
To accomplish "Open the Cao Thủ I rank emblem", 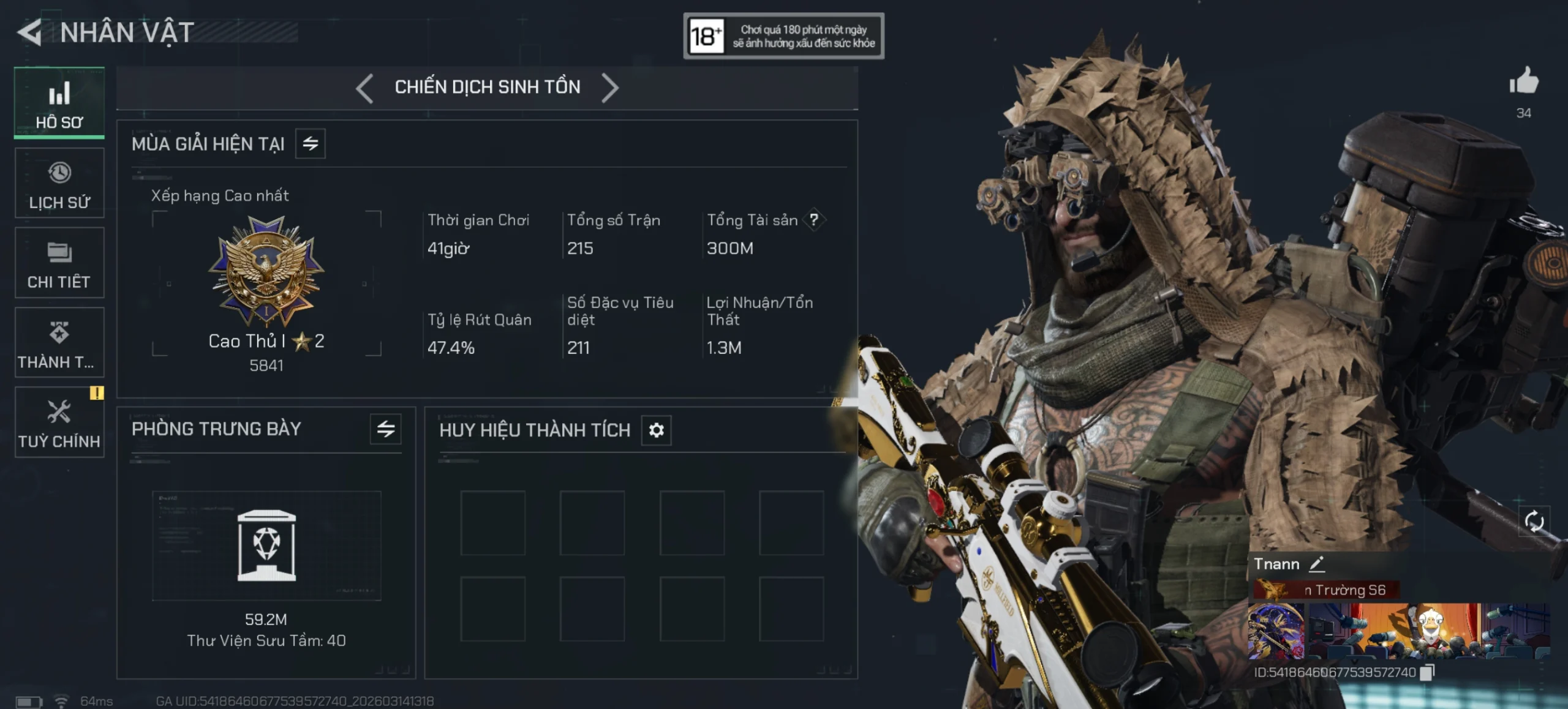I will 266,271.
